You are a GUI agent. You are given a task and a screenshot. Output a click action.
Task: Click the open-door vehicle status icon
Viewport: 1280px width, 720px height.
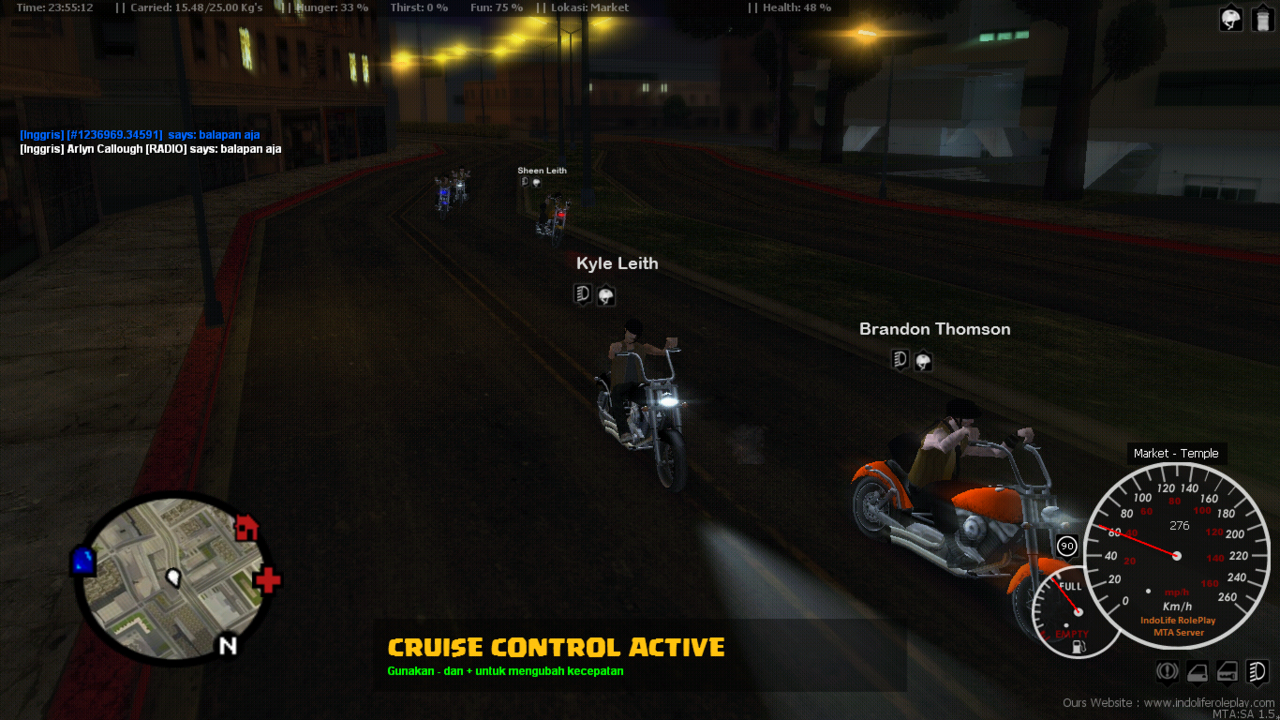1197,671
